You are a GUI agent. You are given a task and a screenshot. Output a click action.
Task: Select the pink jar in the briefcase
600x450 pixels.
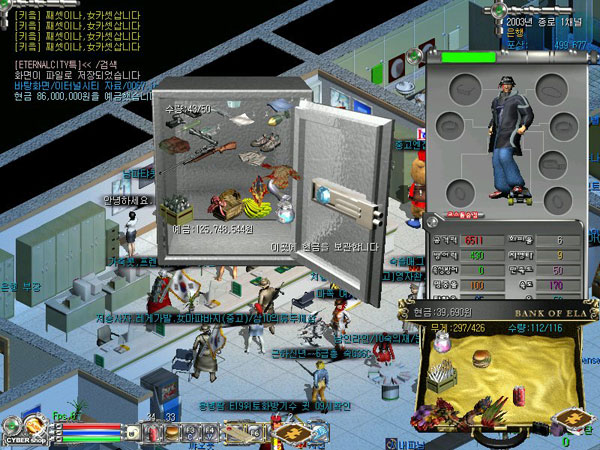click(441, 342)
